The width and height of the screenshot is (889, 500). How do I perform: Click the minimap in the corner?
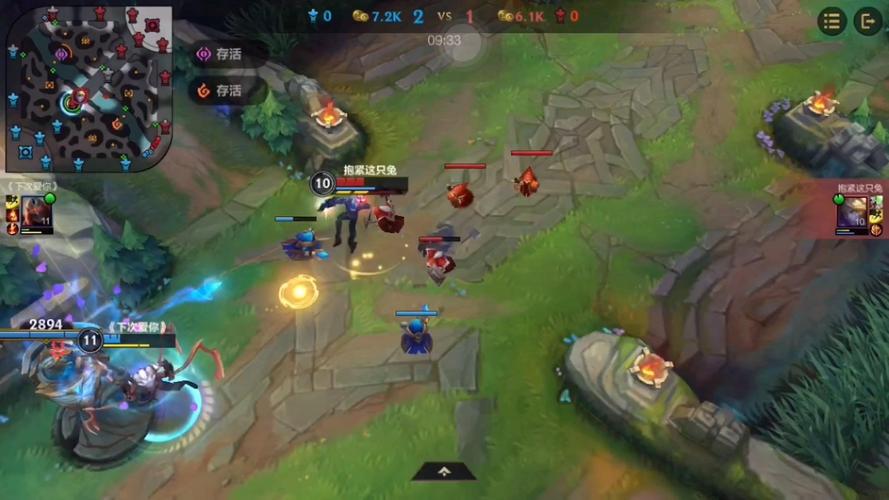88,88
